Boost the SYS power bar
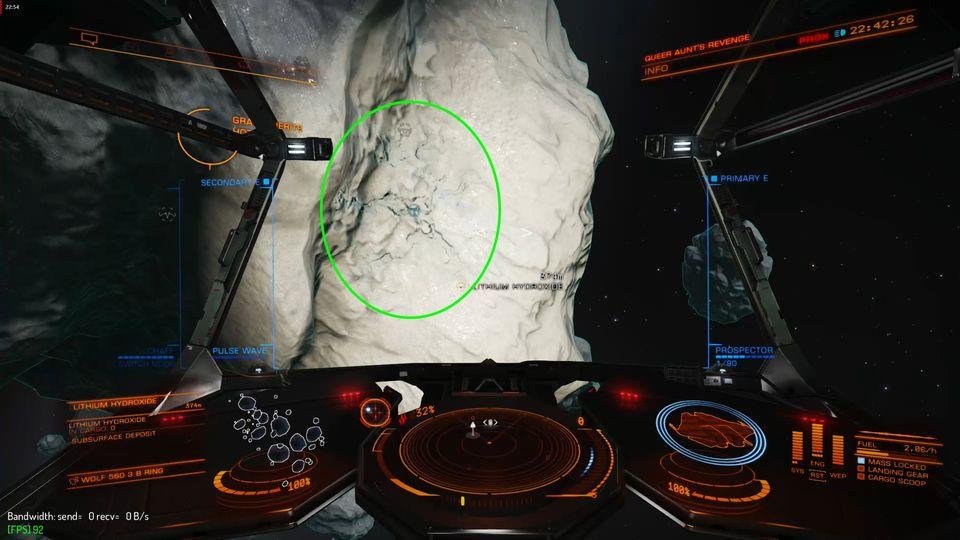The image size is (960, 540). tap(799, 445)
